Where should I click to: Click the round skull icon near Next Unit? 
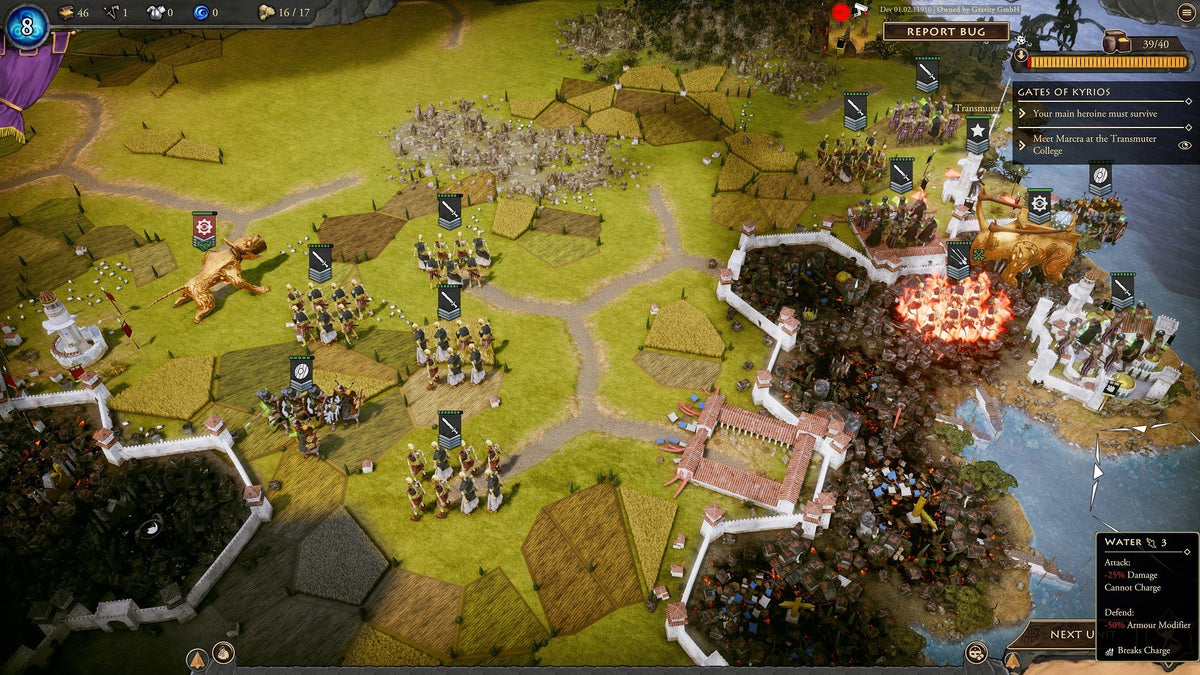(x=975, y=653)
